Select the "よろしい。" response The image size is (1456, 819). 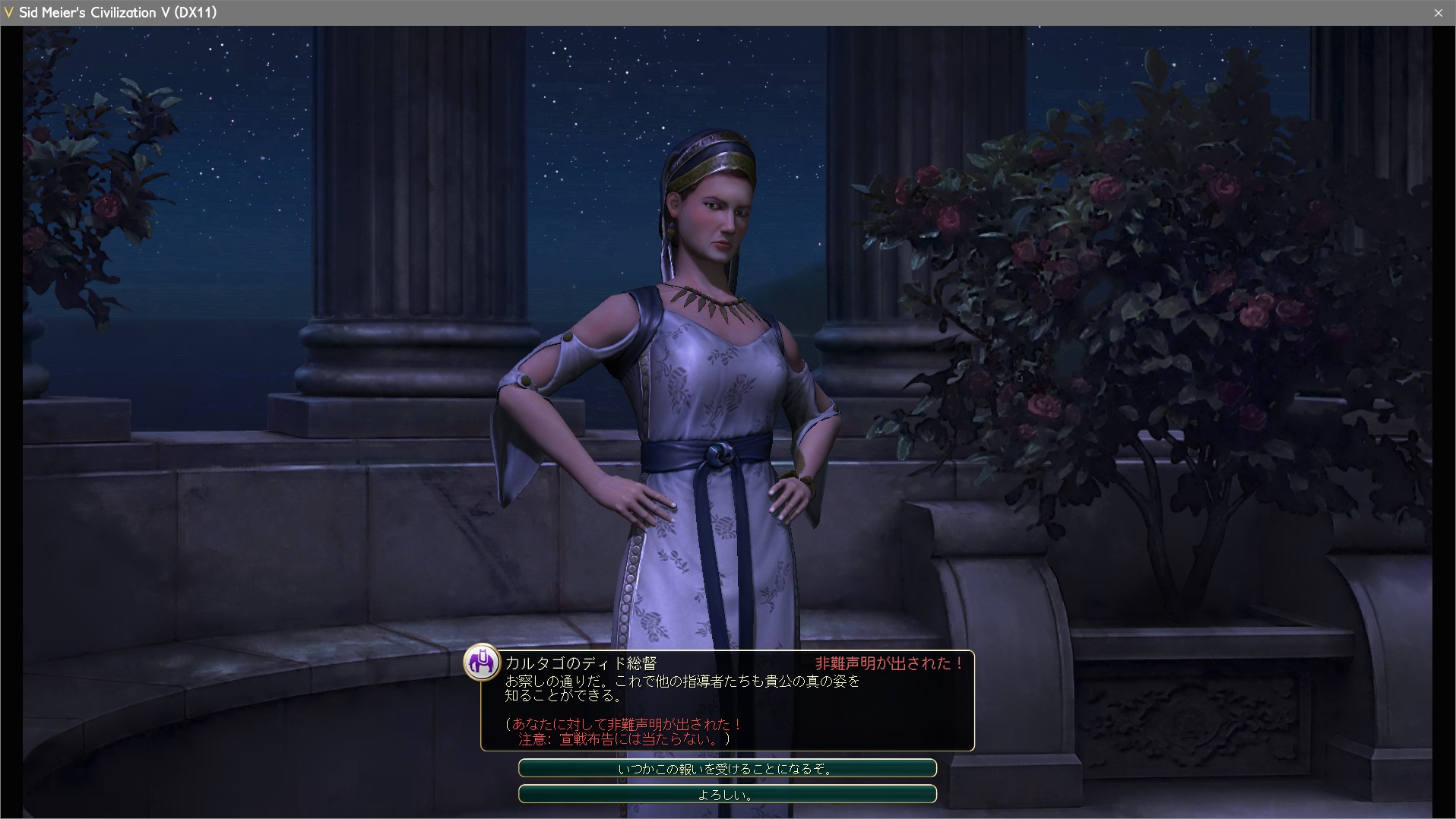click(726, 795)
